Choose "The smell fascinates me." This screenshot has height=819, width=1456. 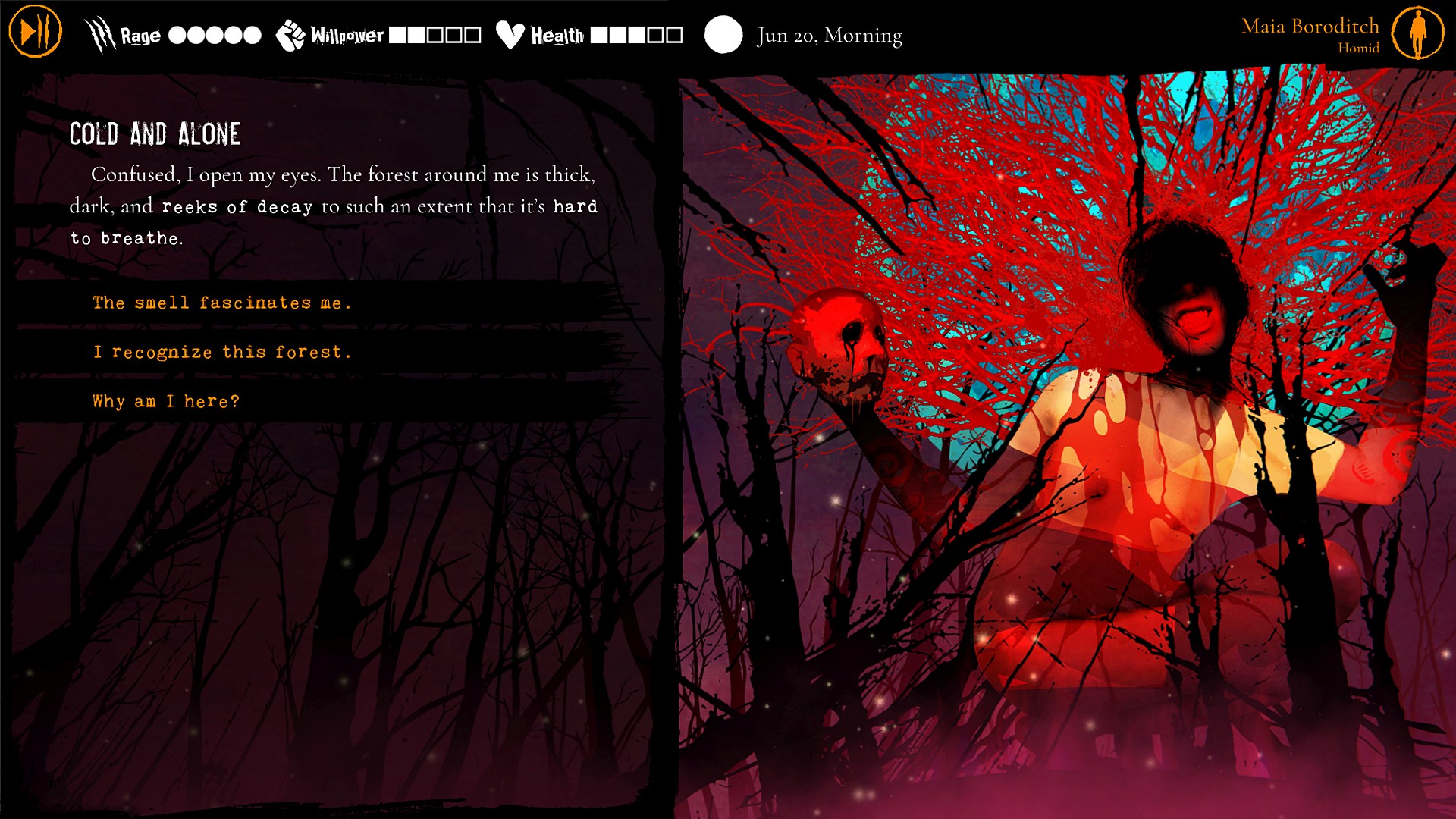tap(221, 303)
